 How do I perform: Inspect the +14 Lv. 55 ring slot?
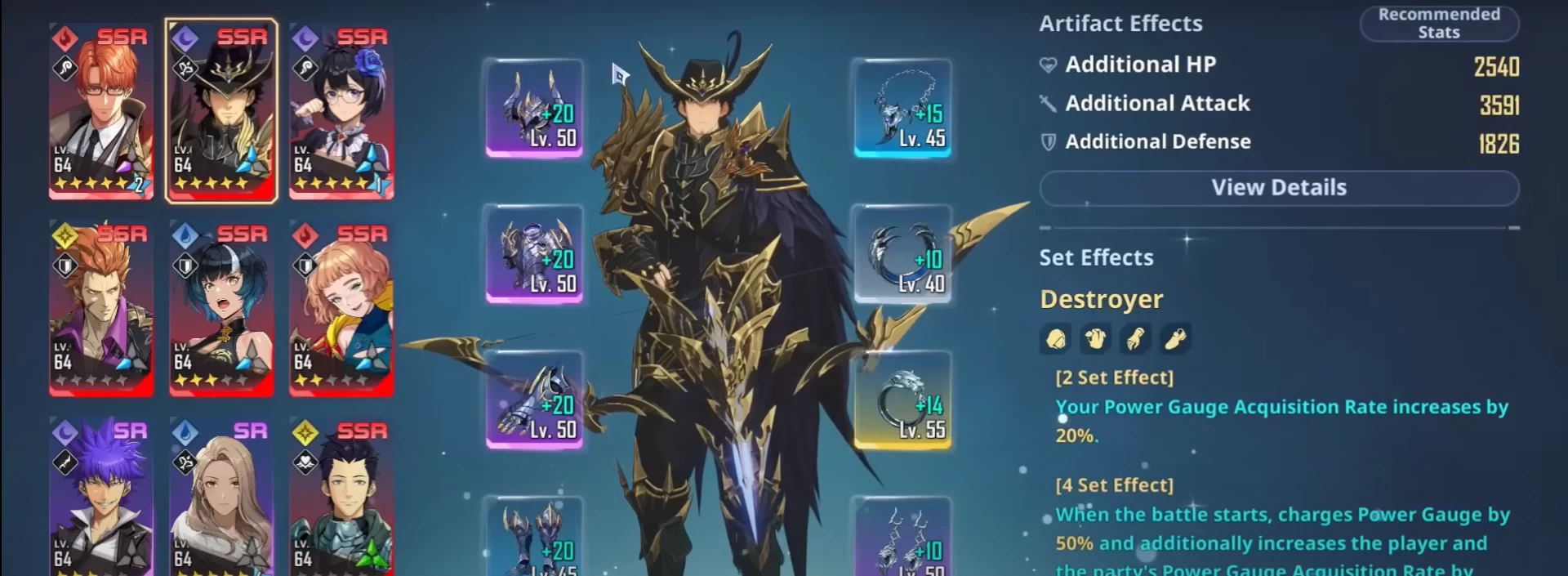tap(902, 400)
